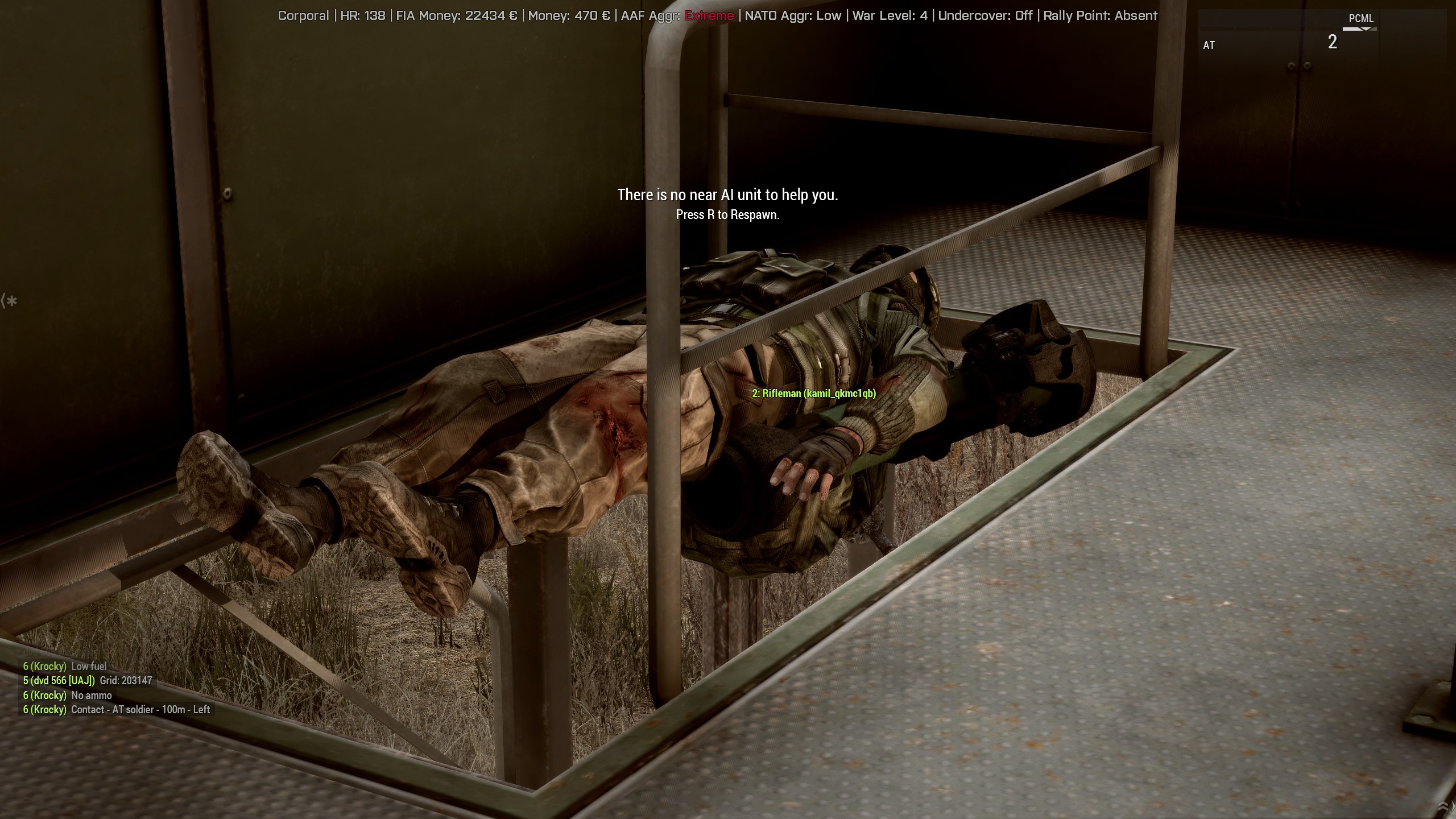Select the Rifleman kamil_qkmc1qb unit tag
Image resolution: width=1456 pixels, height=819 pixels.
coord(814,394)
